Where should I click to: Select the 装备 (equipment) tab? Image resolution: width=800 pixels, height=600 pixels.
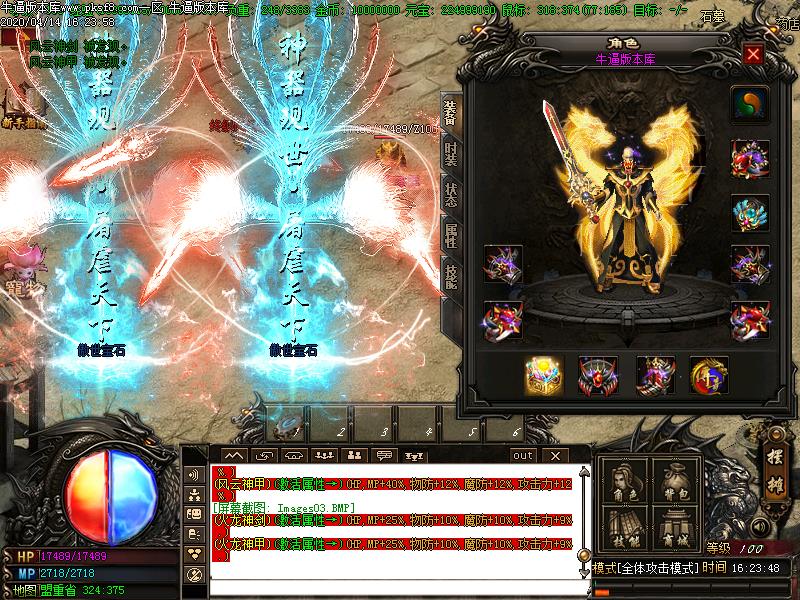tap(451, 114)
